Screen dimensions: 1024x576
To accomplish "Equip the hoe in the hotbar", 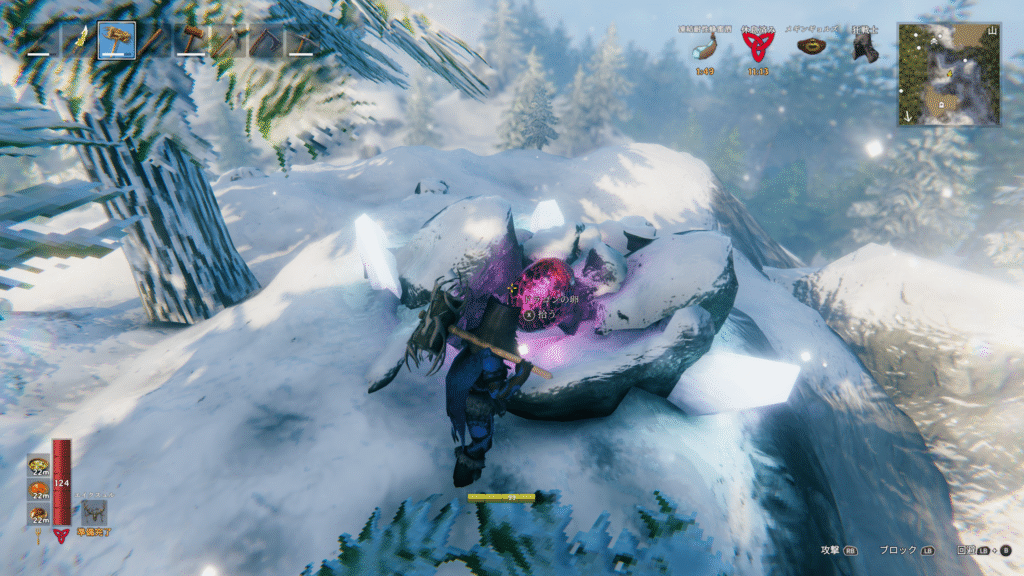I will point(264,41).
